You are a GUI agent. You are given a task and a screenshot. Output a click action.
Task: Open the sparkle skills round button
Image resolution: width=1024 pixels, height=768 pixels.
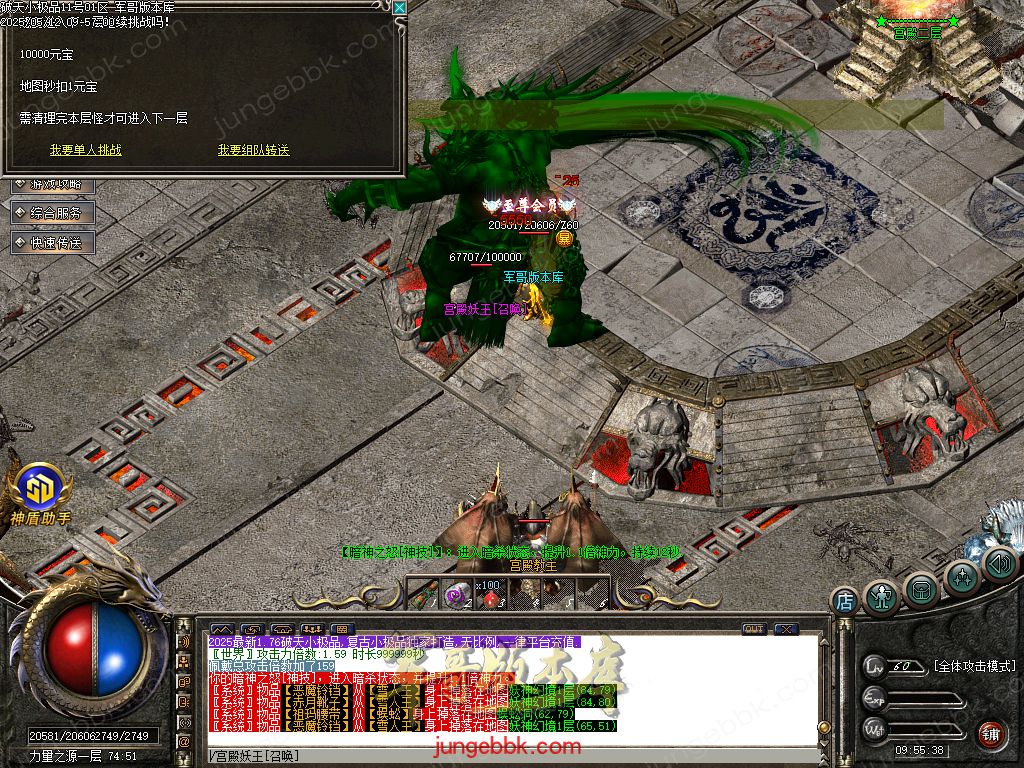pos(962,577)
